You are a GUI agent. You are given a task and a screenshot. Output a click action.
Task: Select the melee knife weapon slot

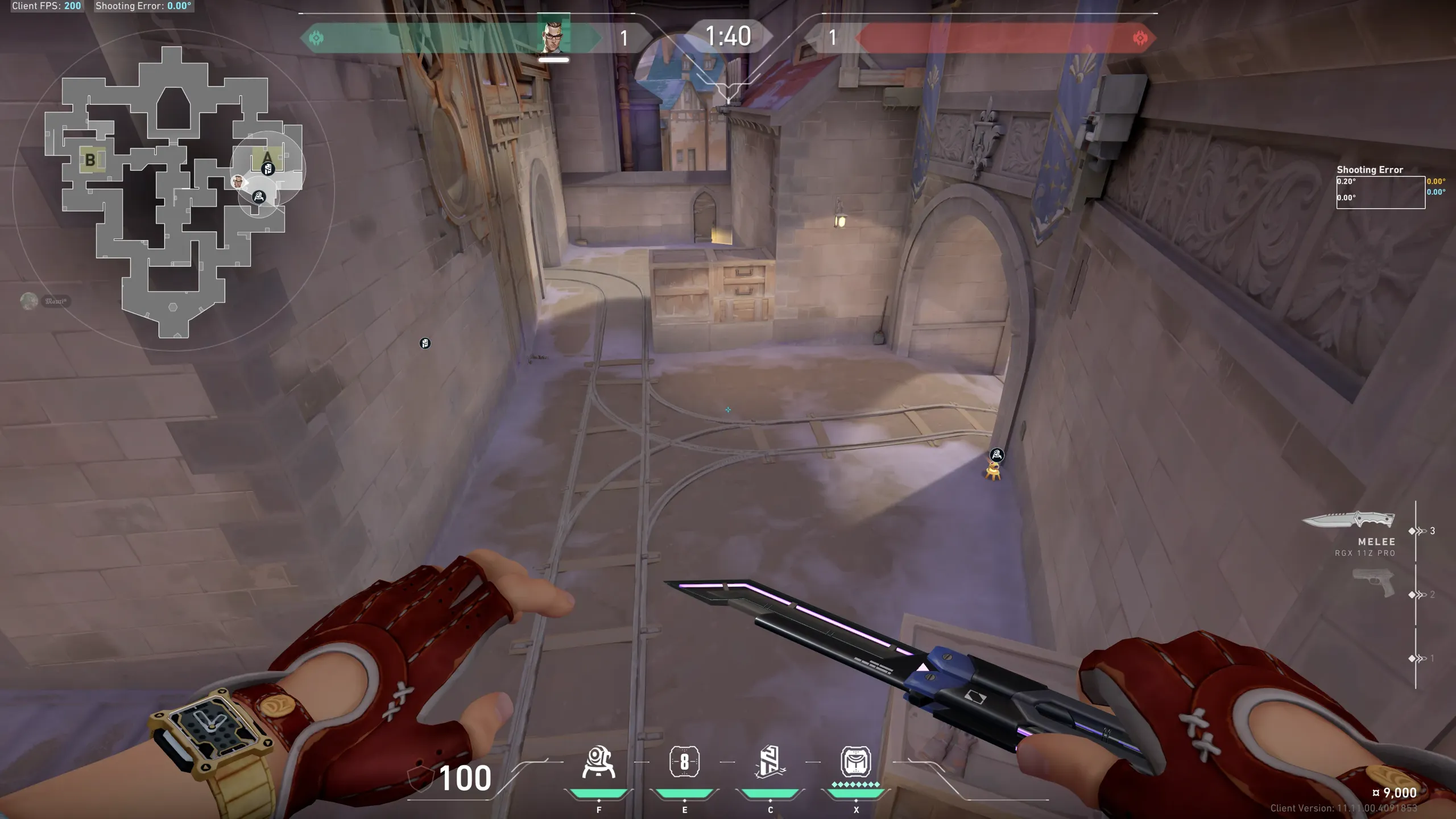[1349, 520]
